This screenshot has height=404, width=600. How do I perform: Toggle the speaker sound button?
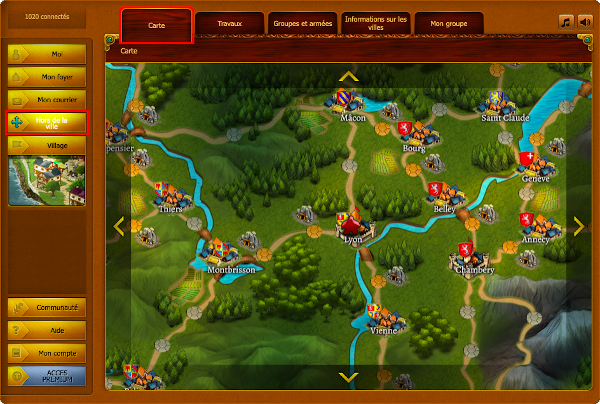pyautogui.click(x=585, y=20)
